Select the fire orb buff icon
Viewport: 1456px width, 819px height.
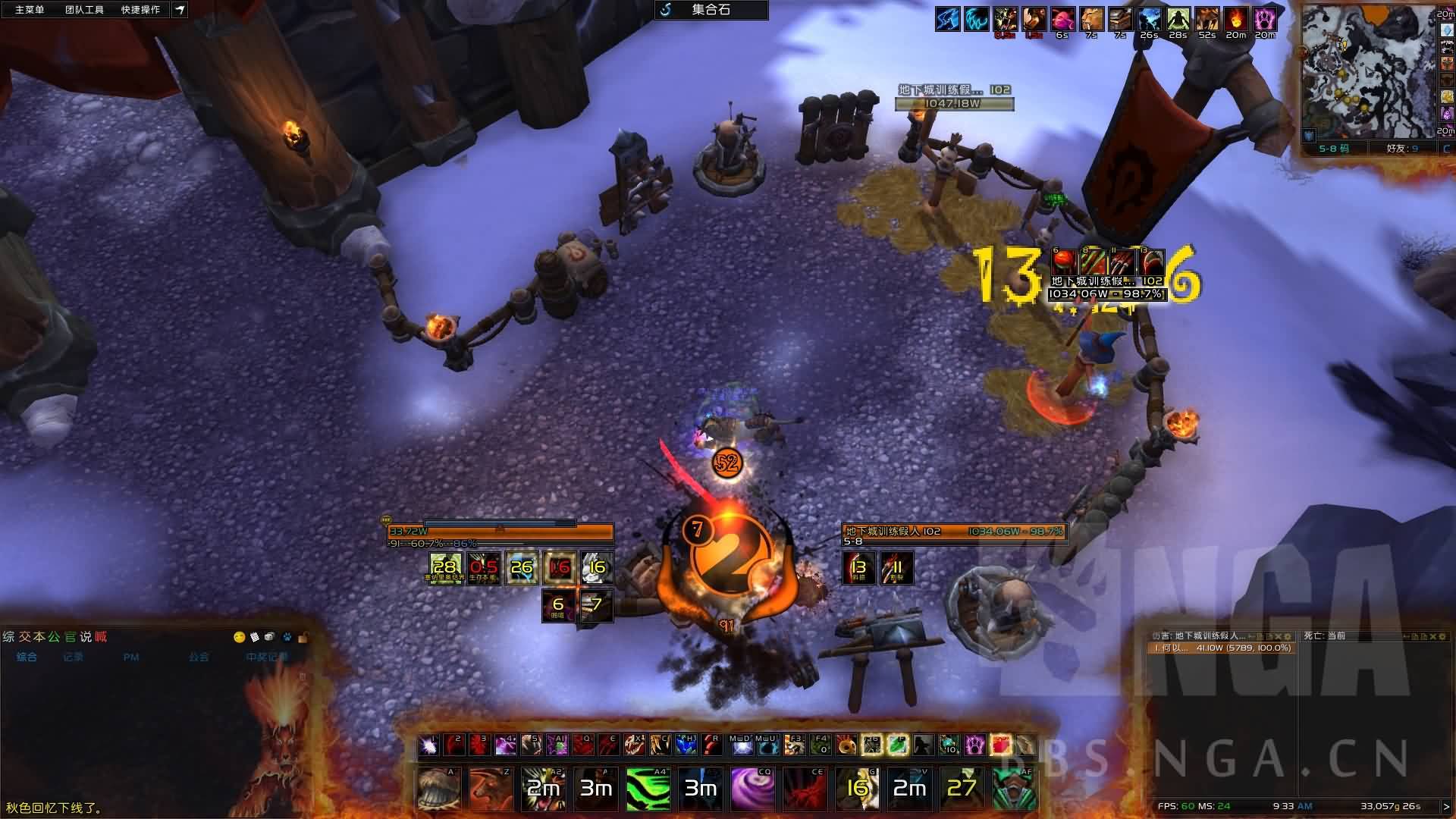1235,19
